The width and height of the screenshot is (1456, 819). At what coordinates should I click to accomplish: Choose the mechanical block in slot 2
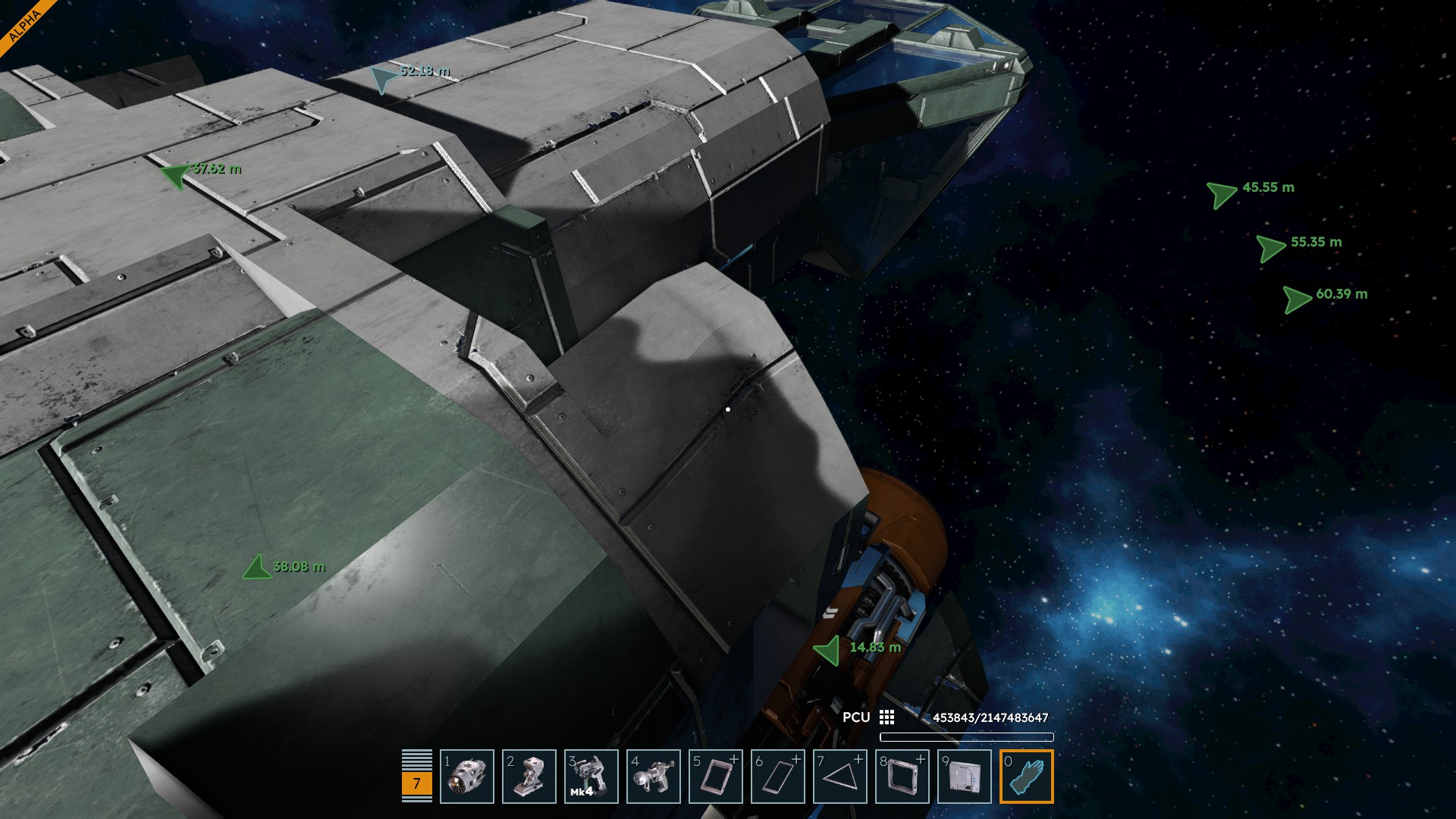pos(529,777)
